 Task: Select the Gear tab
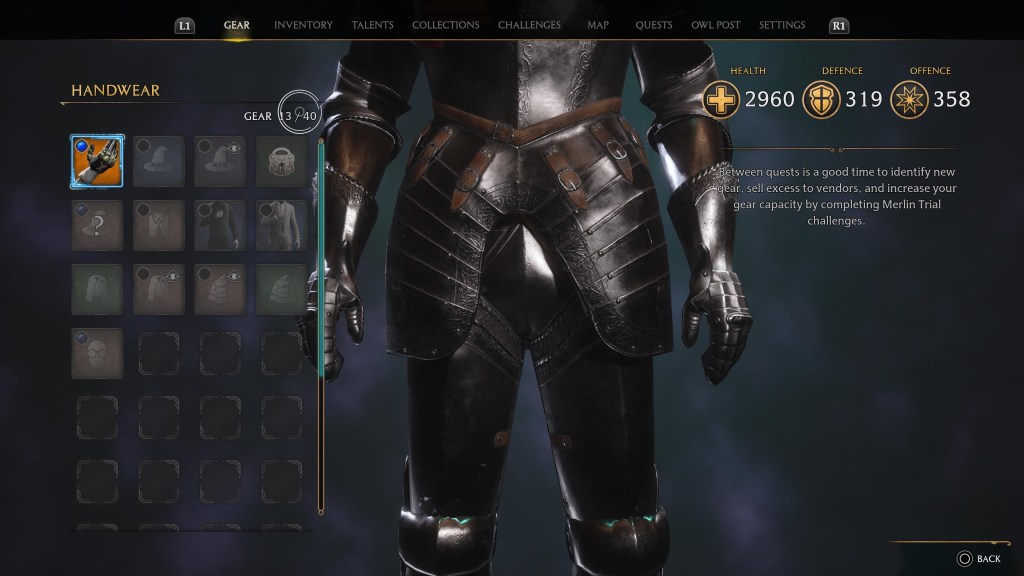click(x=237, y=25)
